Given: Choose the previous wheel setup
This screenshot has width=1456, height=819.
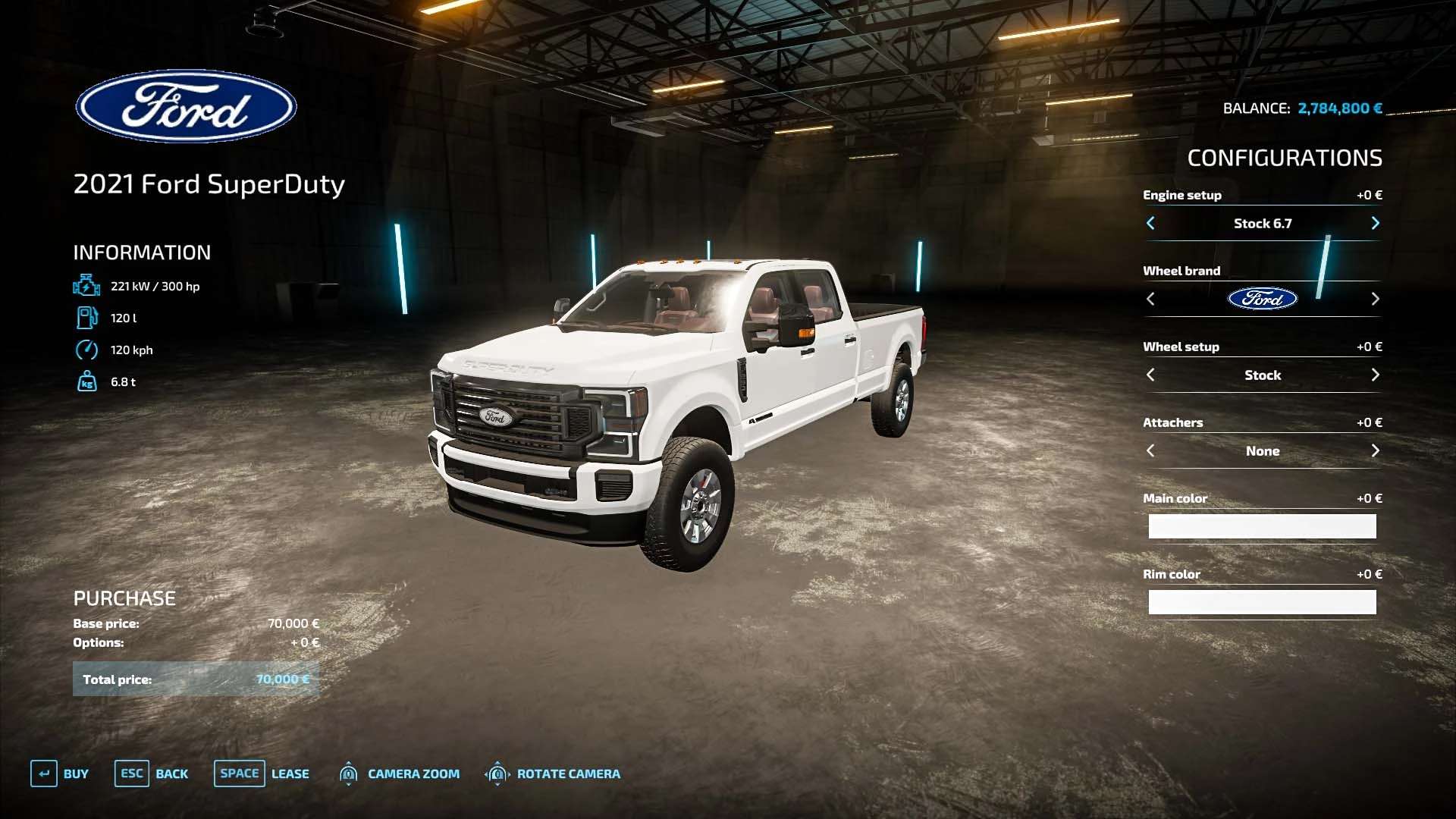Looking at the screenshot, I should (x=1150, y=375).
